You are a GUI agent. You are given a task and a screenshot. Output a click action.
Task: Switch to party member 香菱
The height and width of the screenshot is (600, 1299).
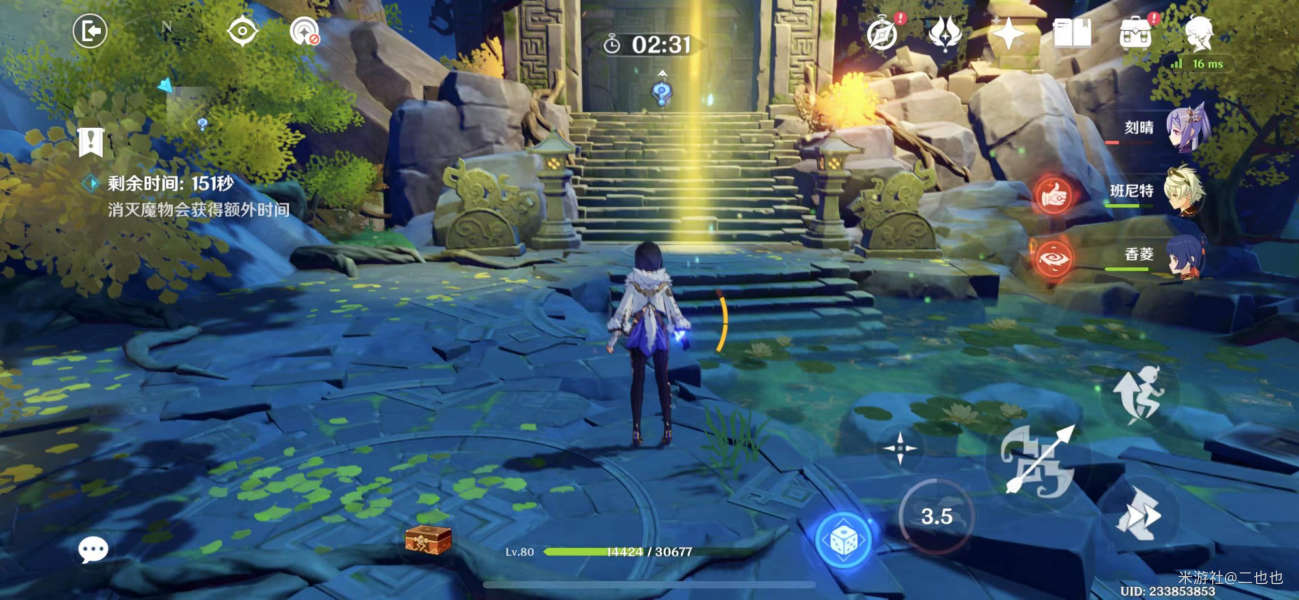[1186, 254]
